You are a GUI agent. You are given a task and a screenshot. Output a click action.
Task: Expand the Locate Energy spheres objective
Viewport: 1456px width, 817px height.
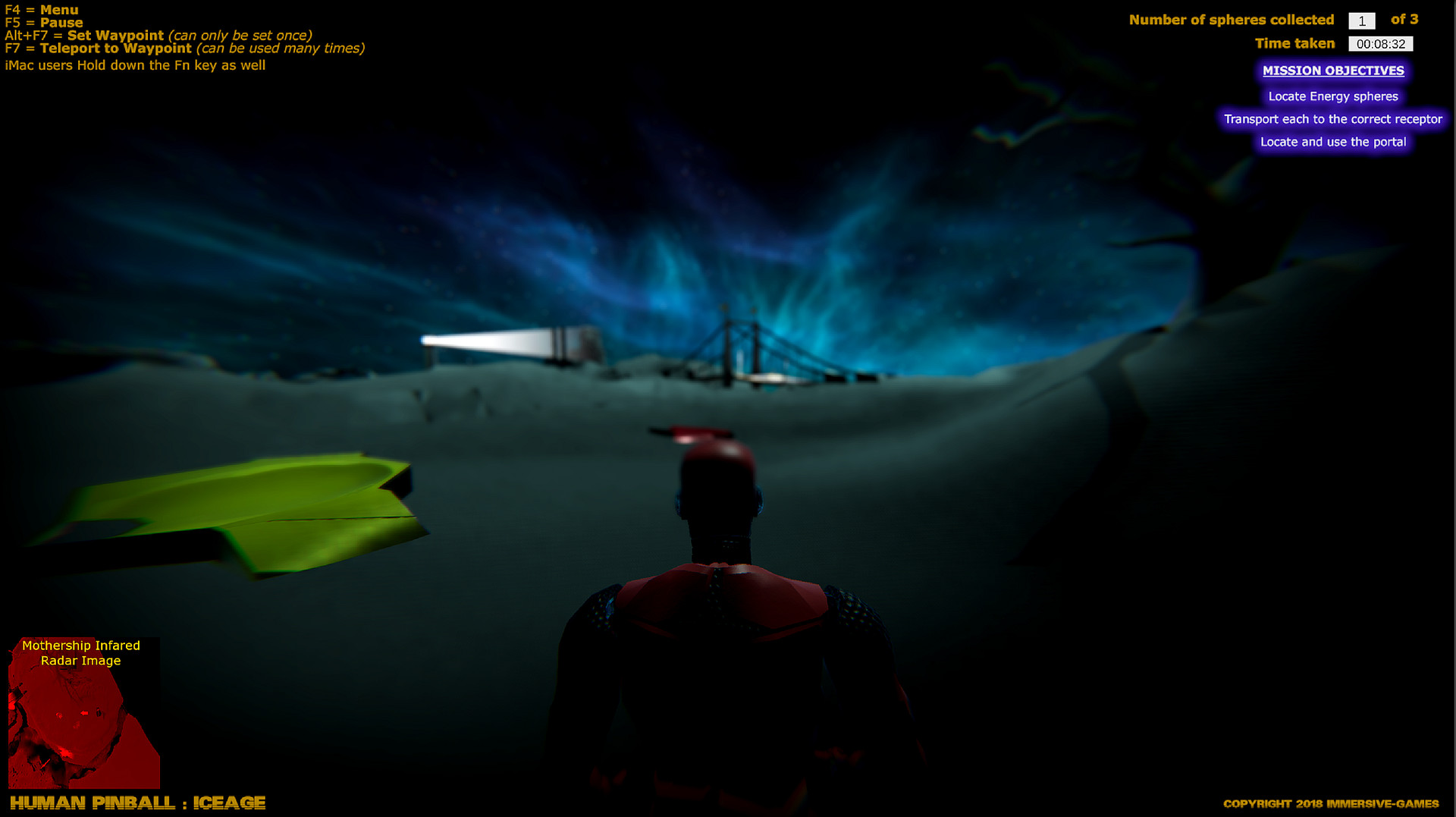[1333, 96]
